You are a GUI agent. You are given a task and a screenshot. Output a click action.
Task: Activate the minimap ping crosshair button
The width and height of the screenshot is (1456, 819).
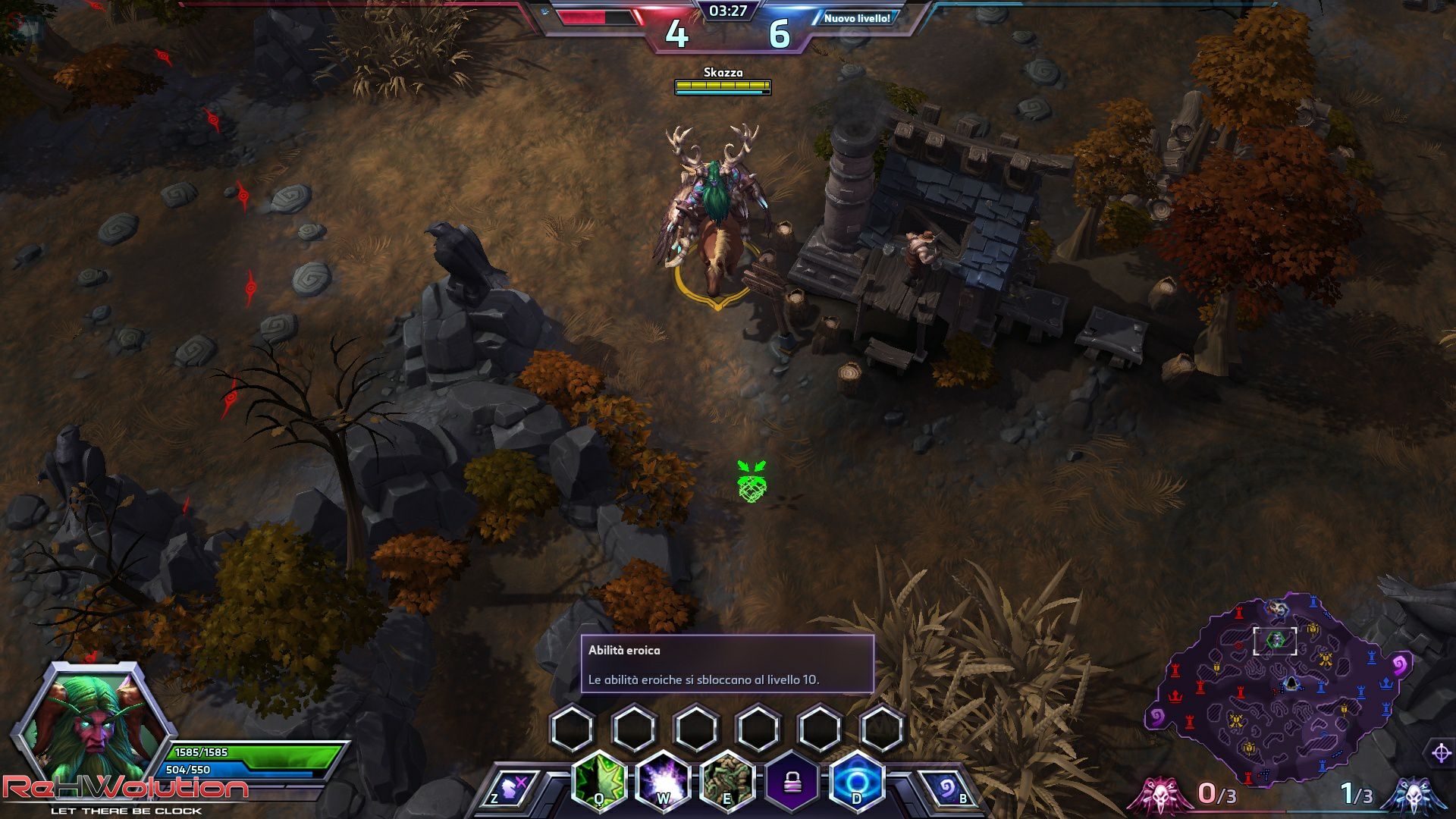coord(1442,753)
